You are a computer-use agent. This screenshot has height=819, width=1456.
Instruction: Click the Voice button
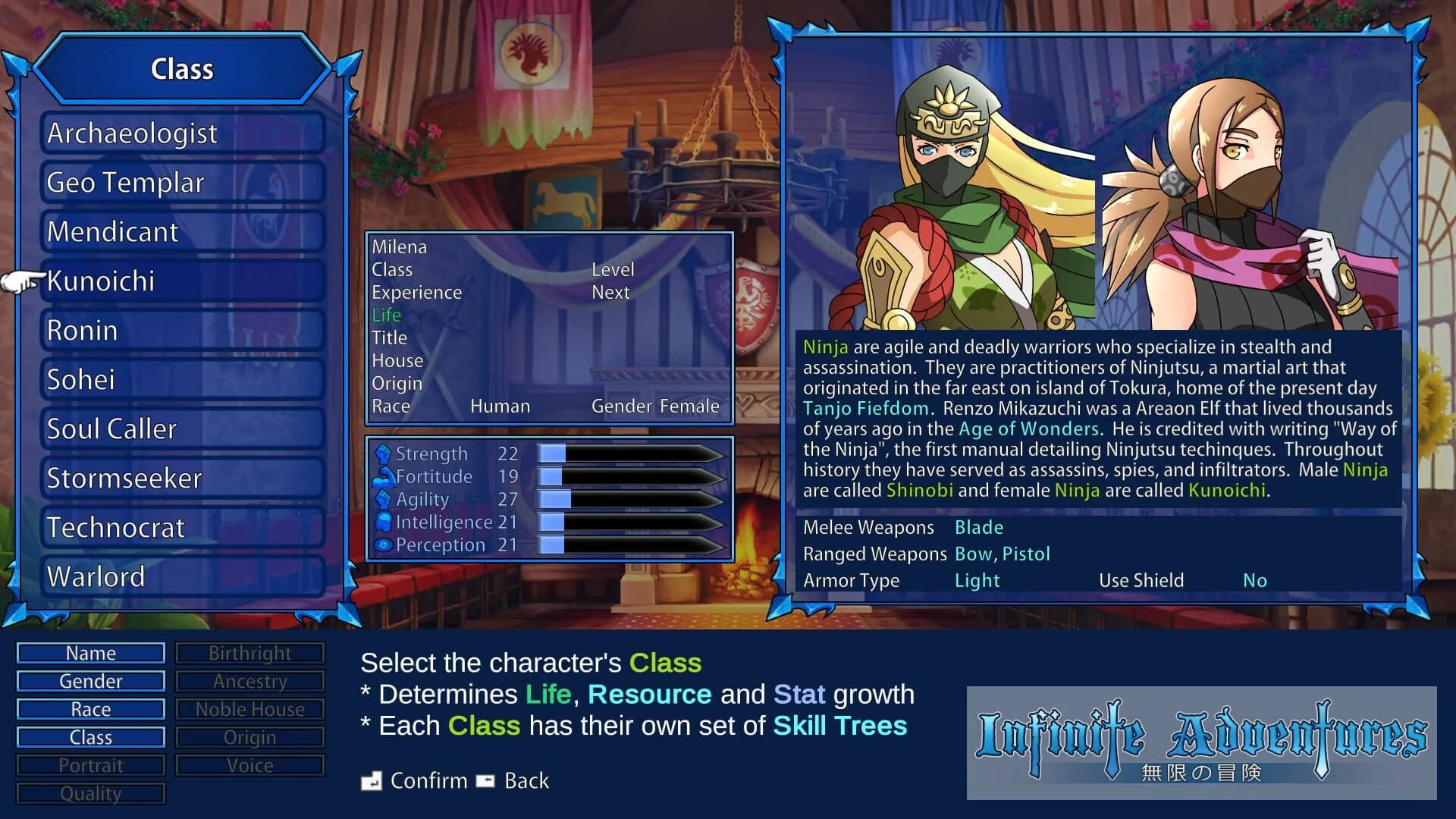pos(250,765)
